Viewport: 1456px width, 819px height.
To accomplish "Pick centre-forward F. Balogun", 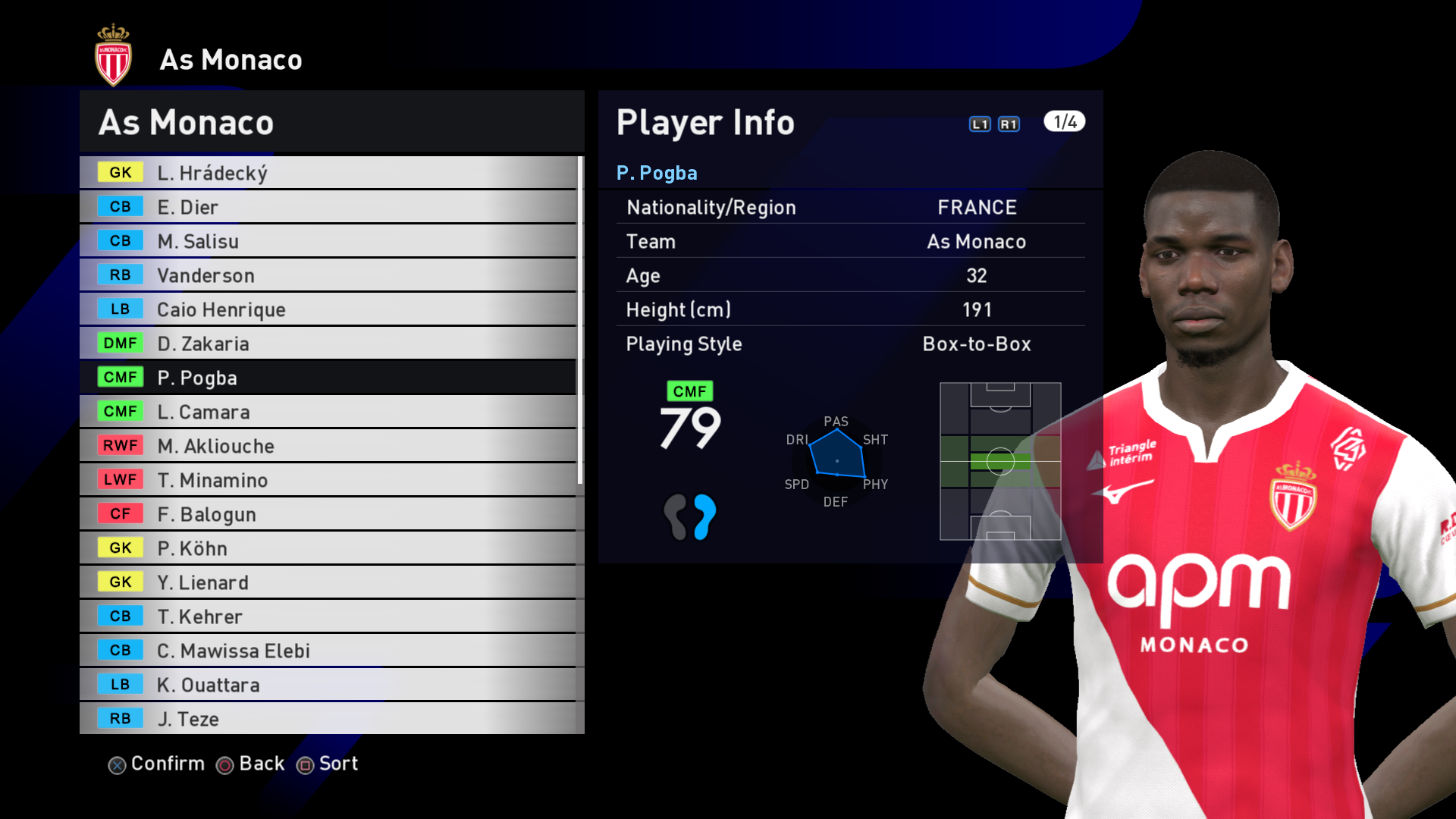I will [x=328, y=514].
